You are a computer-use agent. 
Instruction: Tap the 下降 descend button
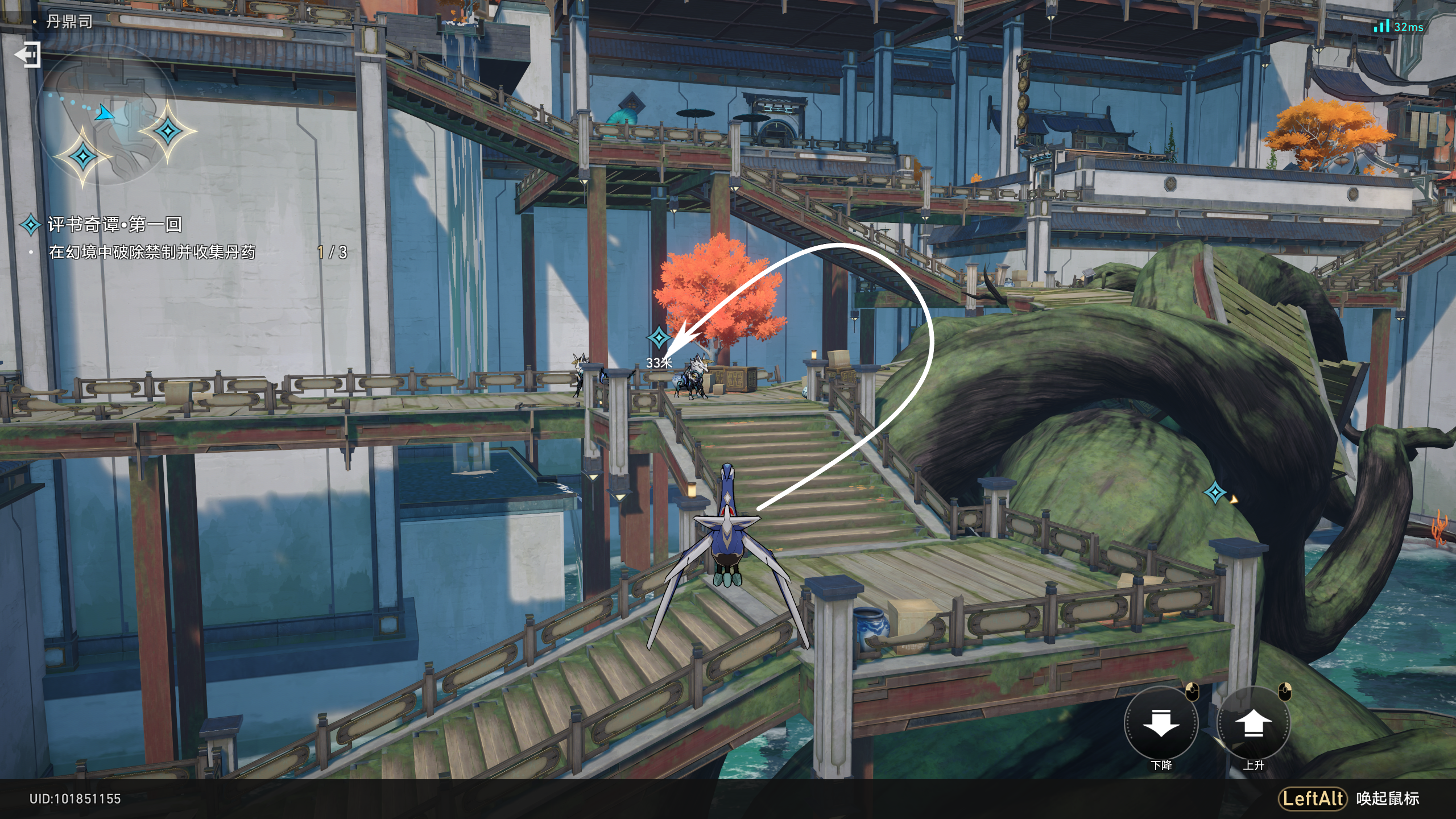point(1161,723)
